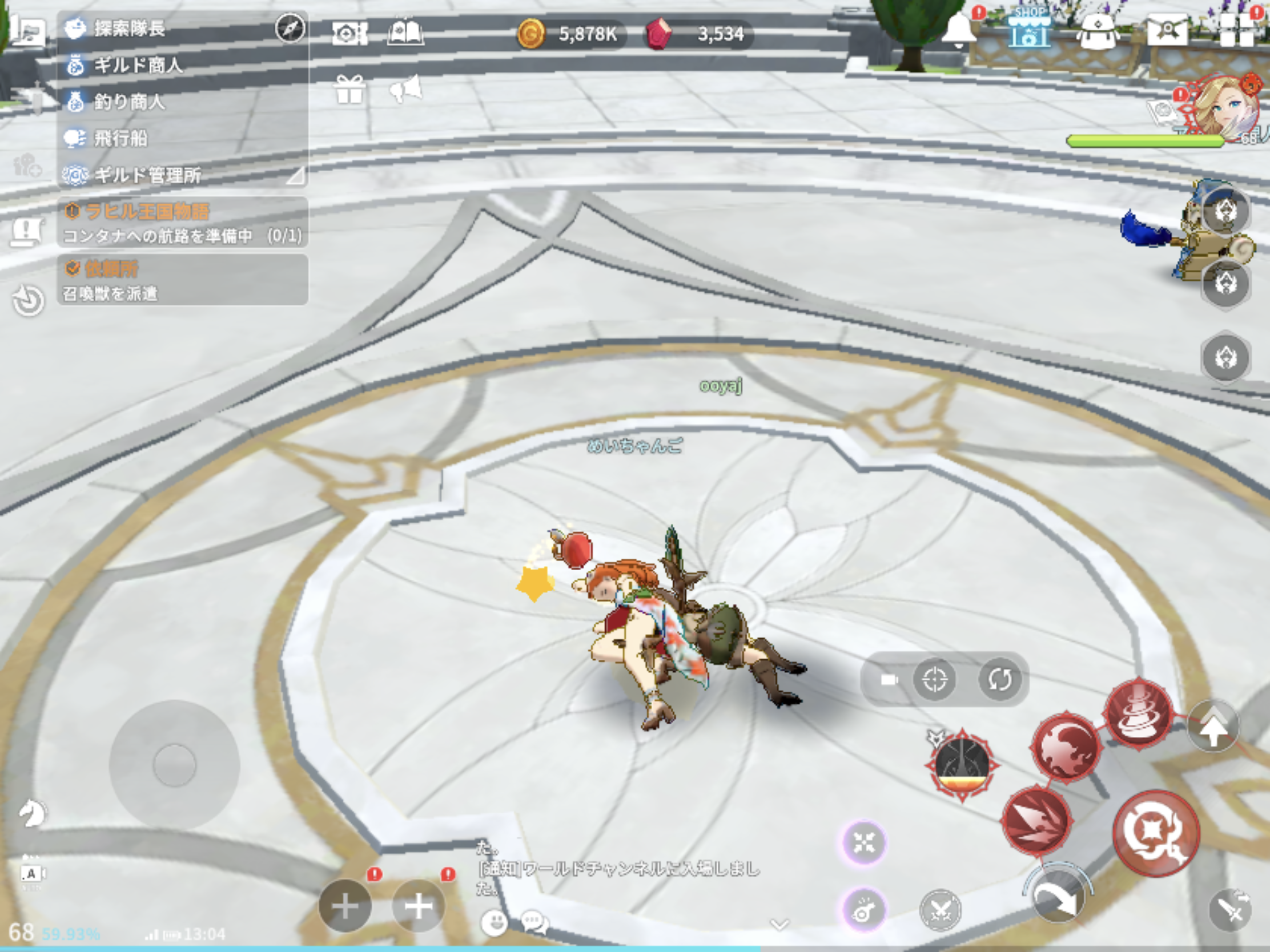Screen dimensions: 1270x952
Task: Open the chat speech bubble
Action: pyautogui.click(x=534, y=923)
